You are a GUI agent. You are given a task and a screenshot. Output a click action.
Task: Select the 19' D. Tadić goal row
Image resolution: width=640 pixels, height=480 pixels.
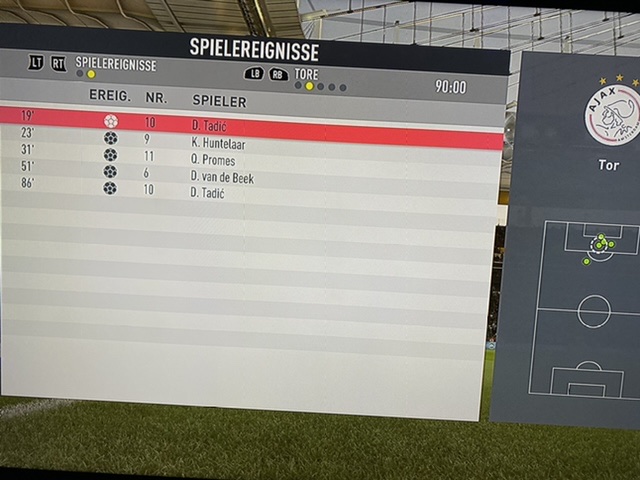(250, 122)
